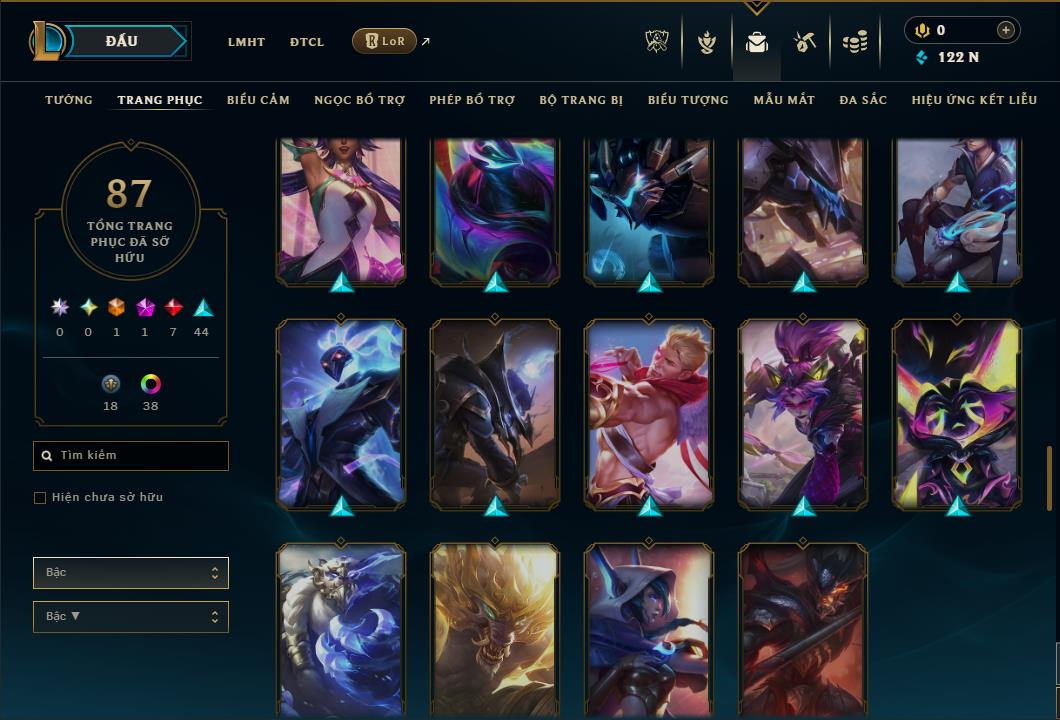The width and height of the screenshot is (1060, 720).
Task: Click the ĐẤU play button
Action: pos(122,41)
